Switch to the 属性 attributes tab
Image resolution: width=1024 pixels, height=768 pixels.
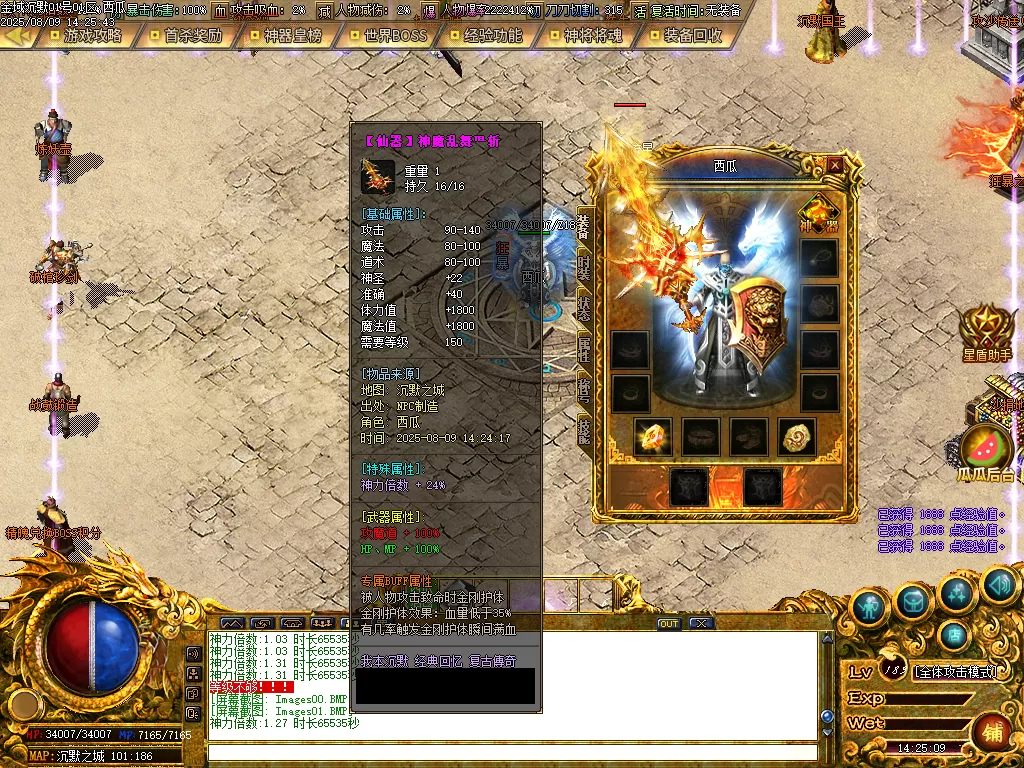click(584, 349)
